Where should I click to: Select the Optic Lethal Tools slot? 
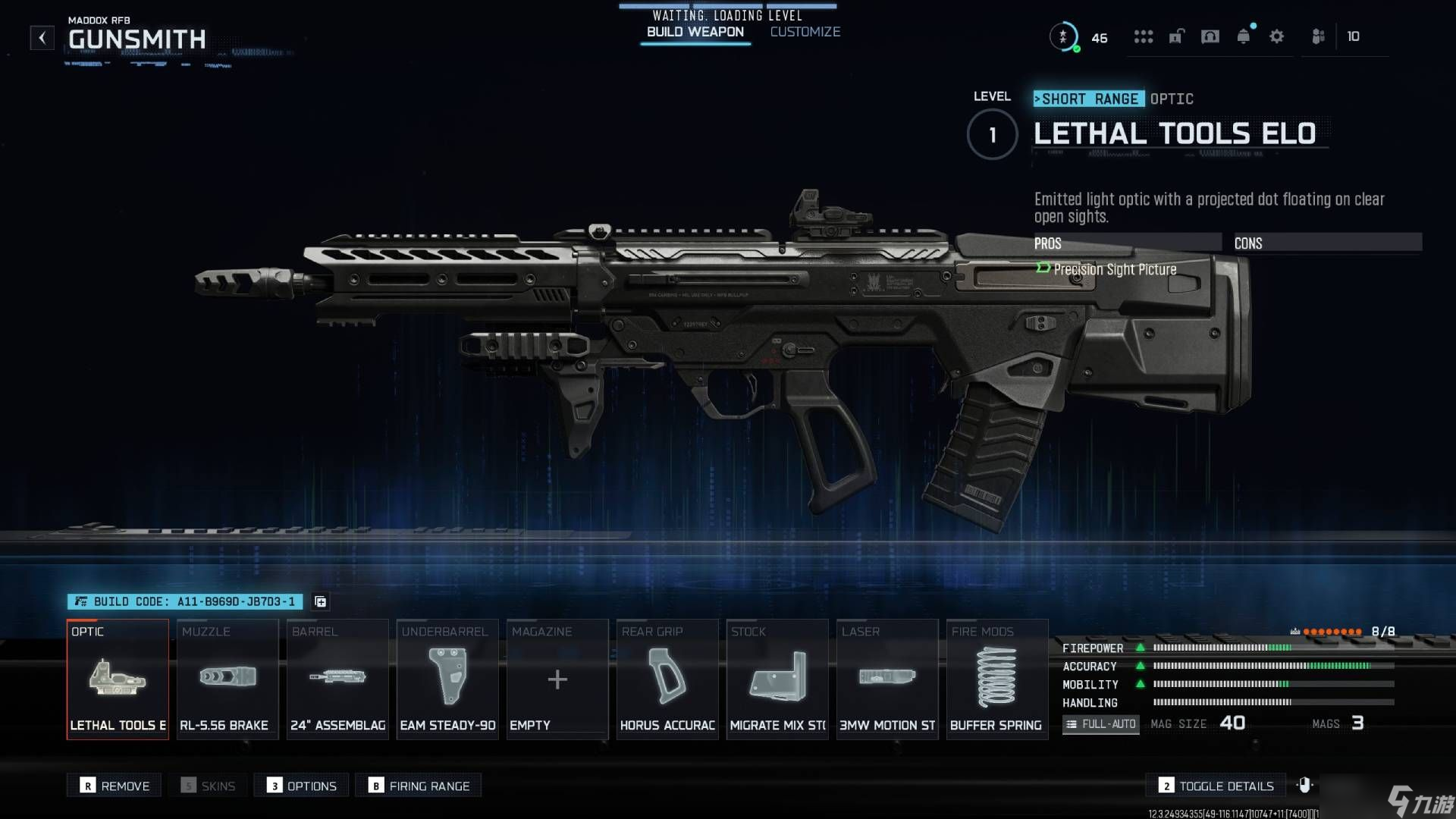[x=118, y=679]
